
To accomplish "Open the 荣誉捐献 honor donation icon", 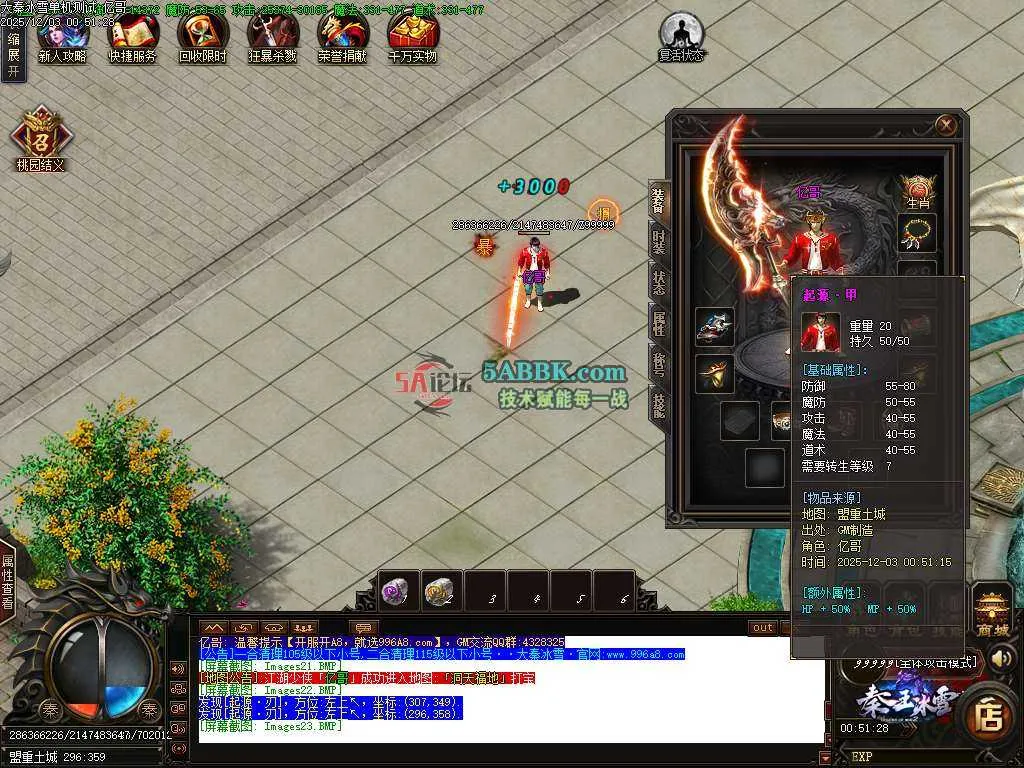I will pos(343,38).
